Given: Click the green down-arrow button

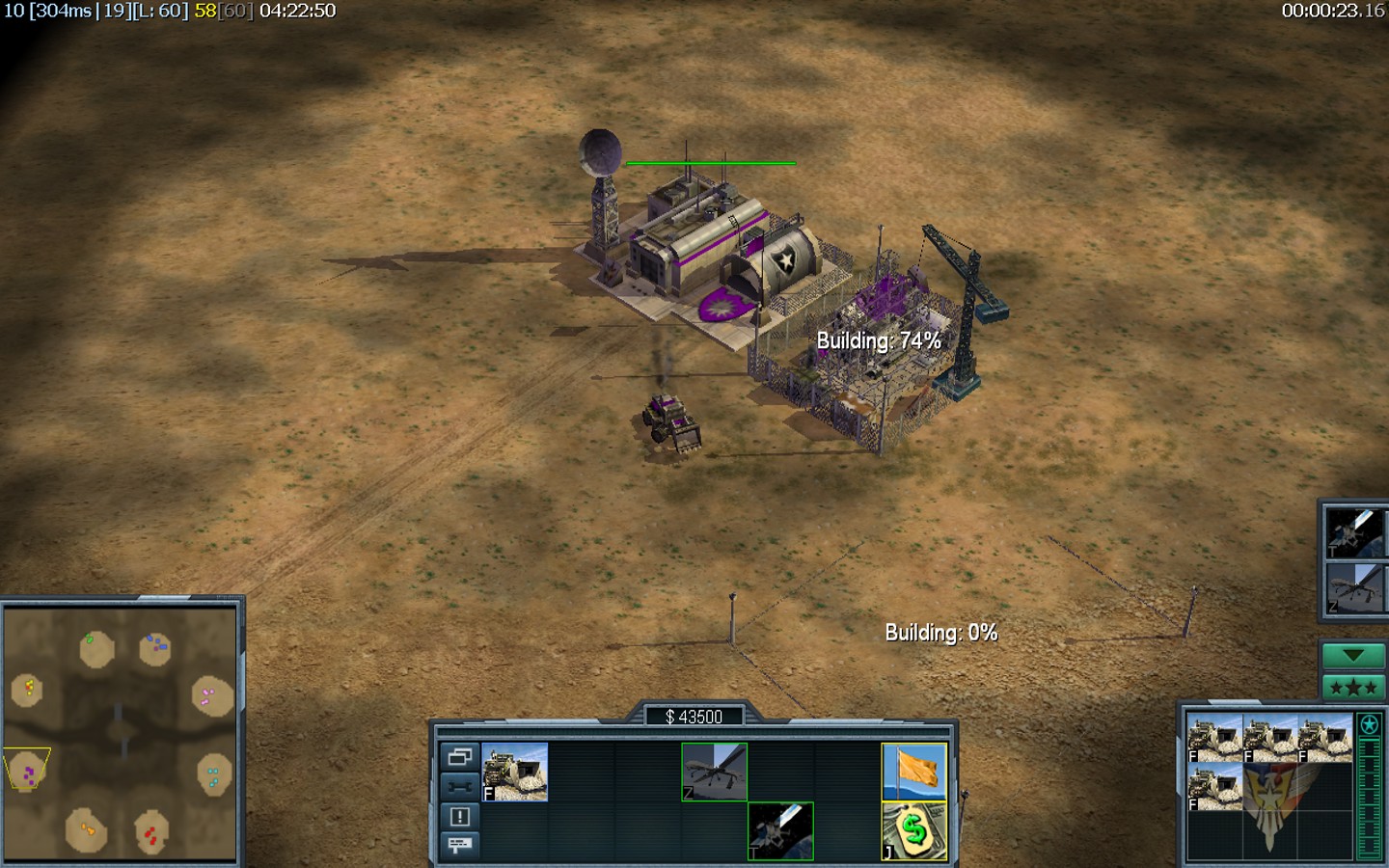Looking at the screenshot, I should 1352,656.
